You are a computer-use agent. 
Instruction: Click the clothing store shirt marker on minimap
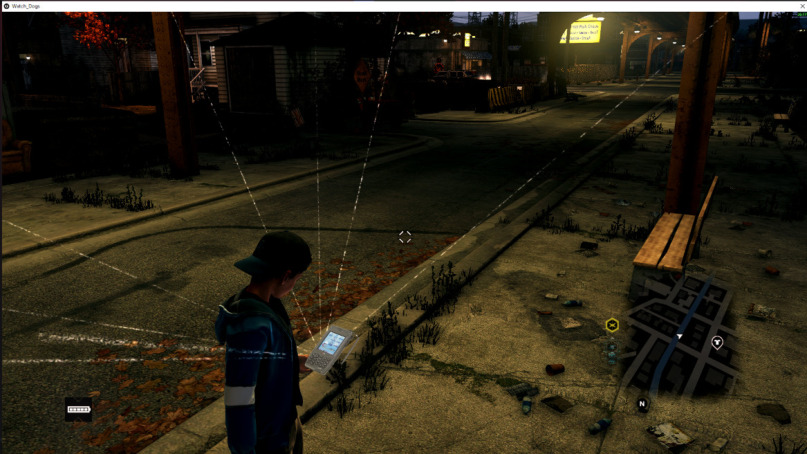(717, 342)
